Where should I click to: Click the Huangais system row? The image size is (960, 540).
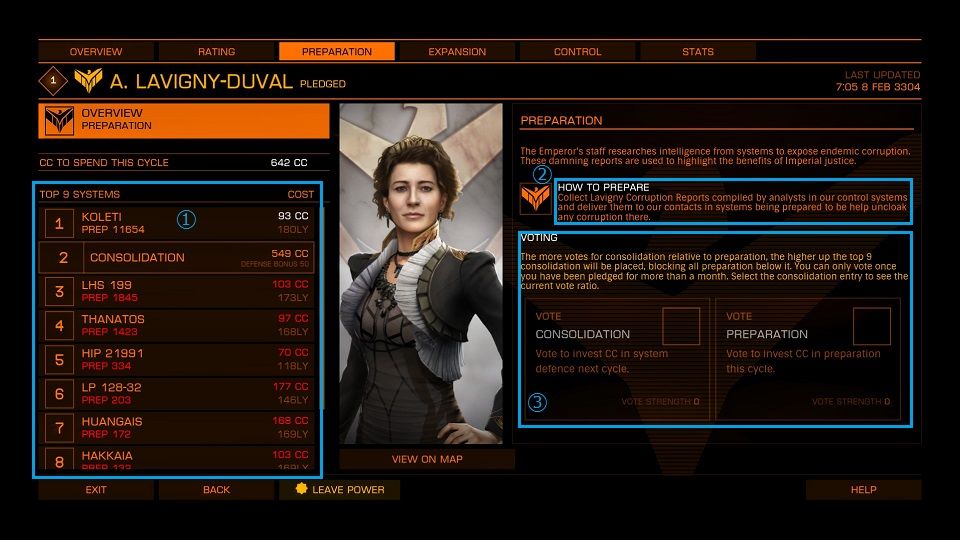pos(176,427)
